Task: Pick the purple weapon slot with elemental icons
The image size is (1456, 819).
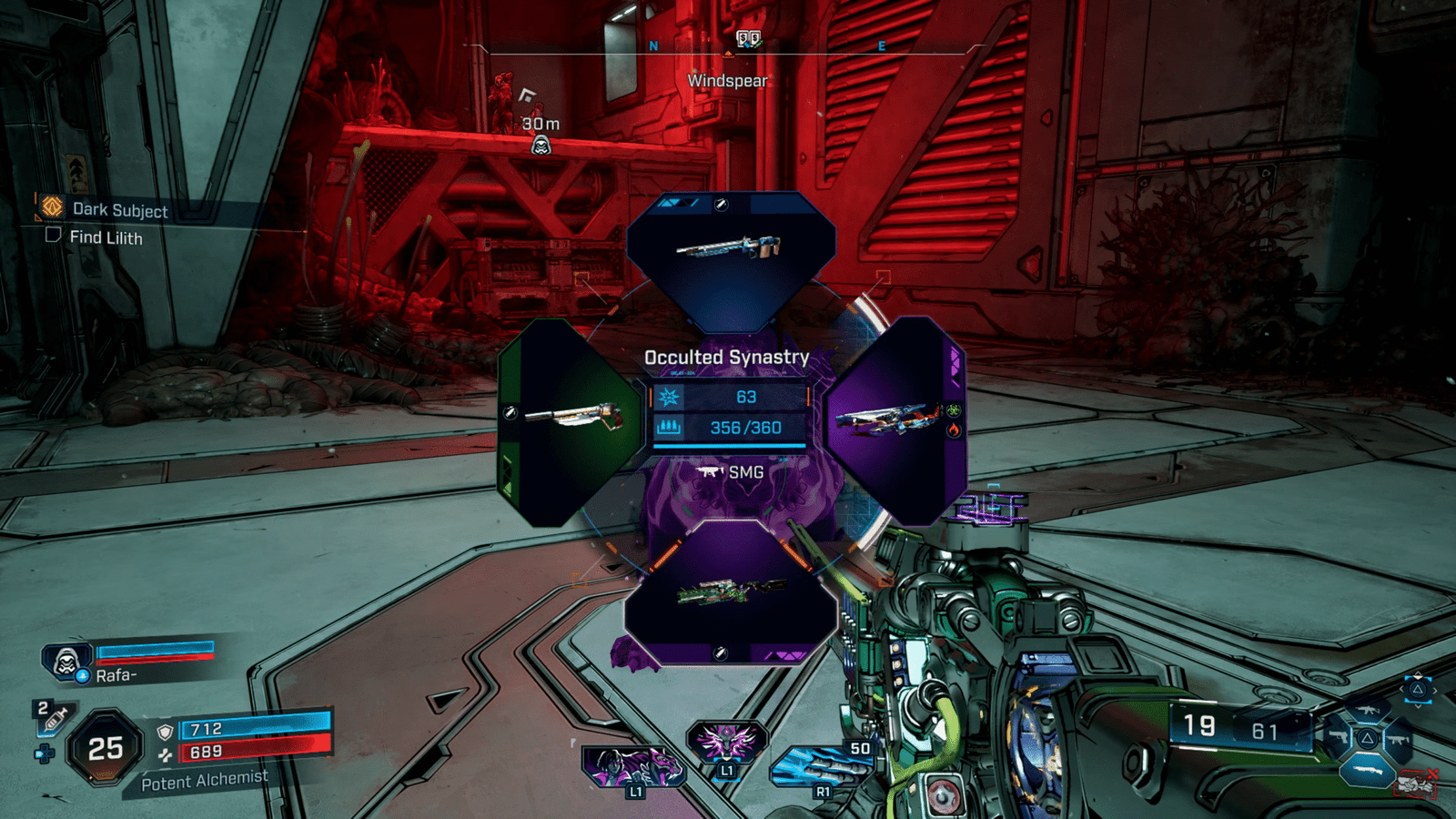Action: tap(894, 420)
